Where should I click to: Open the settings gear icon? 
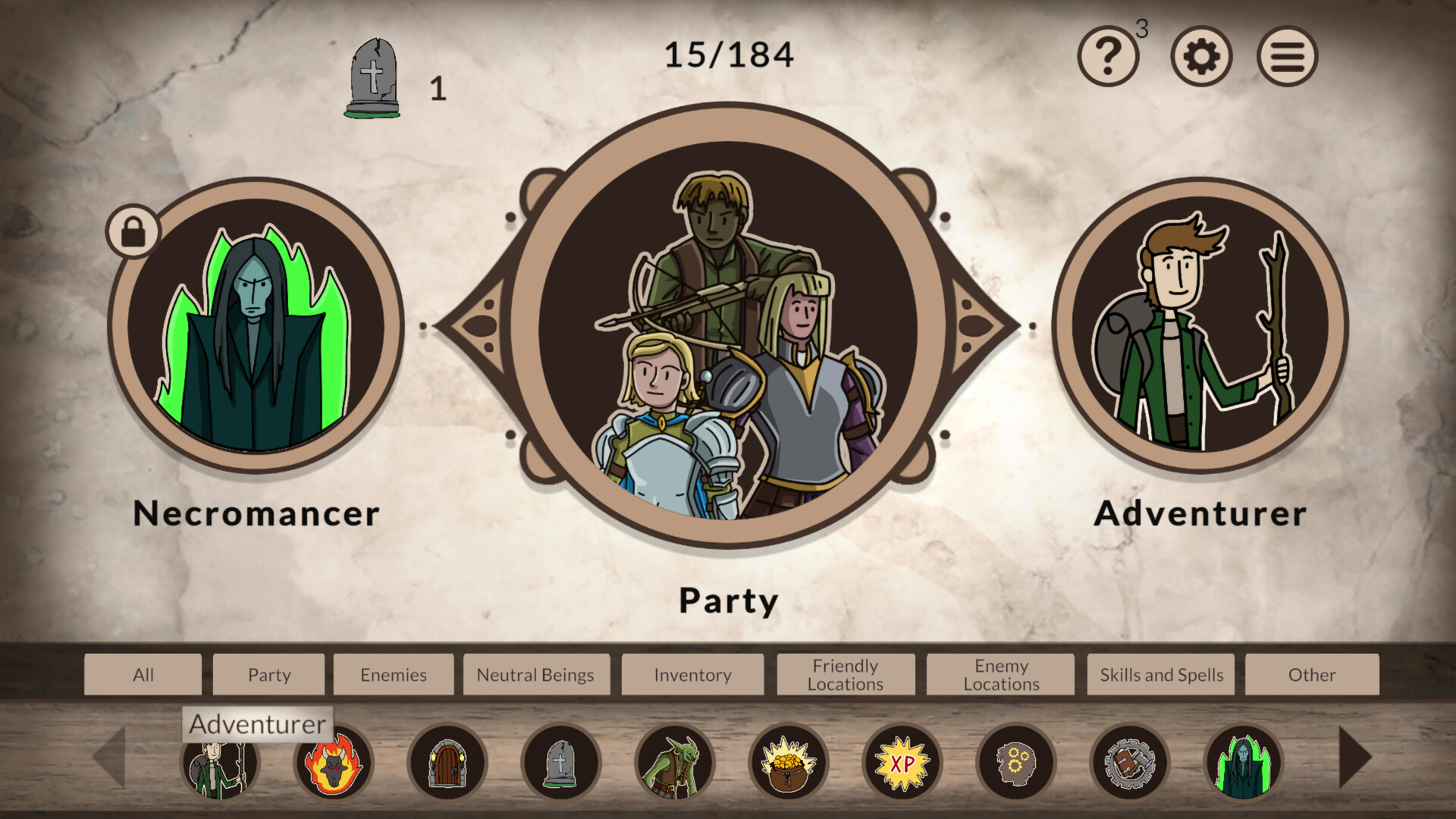(1200, 55)
